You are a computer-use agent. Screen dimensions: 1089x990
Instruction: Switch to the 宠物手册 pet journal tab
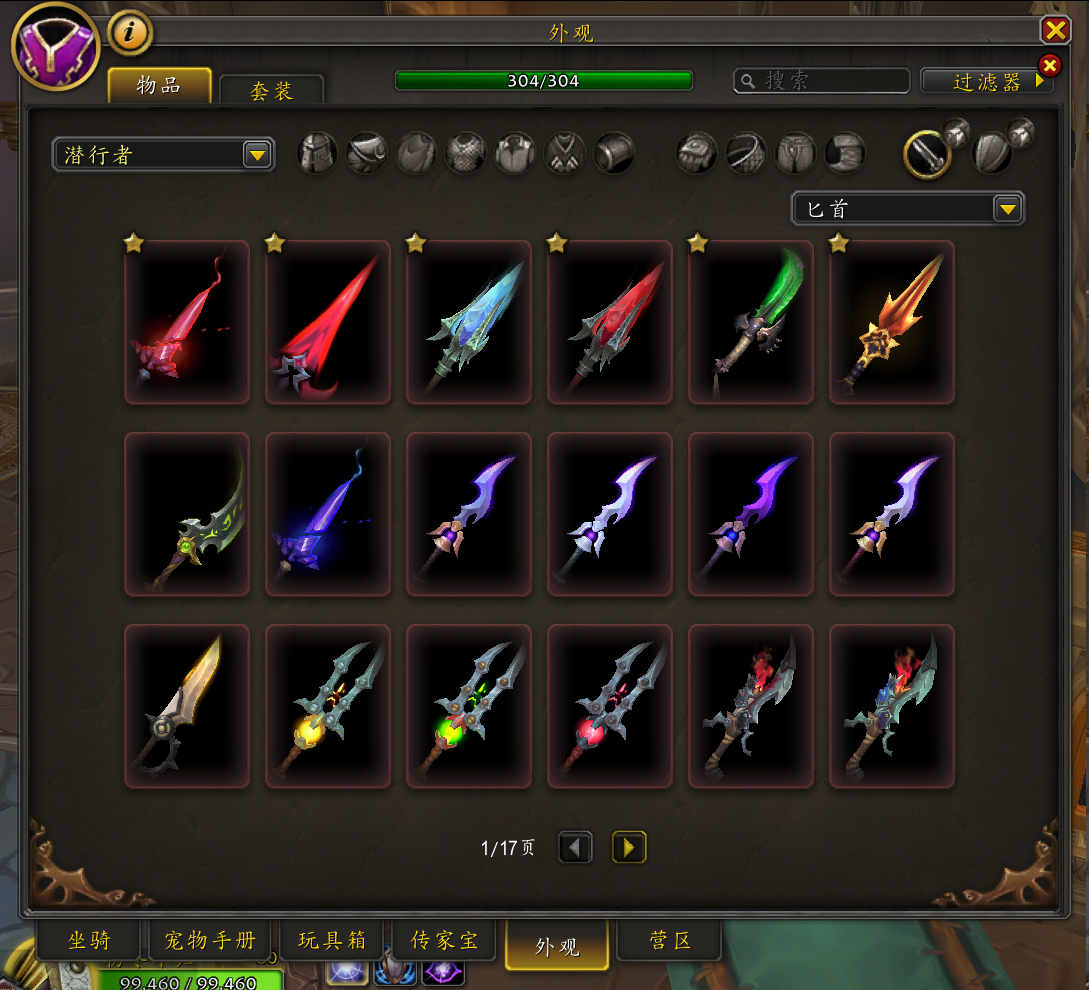tap(210, 941)
